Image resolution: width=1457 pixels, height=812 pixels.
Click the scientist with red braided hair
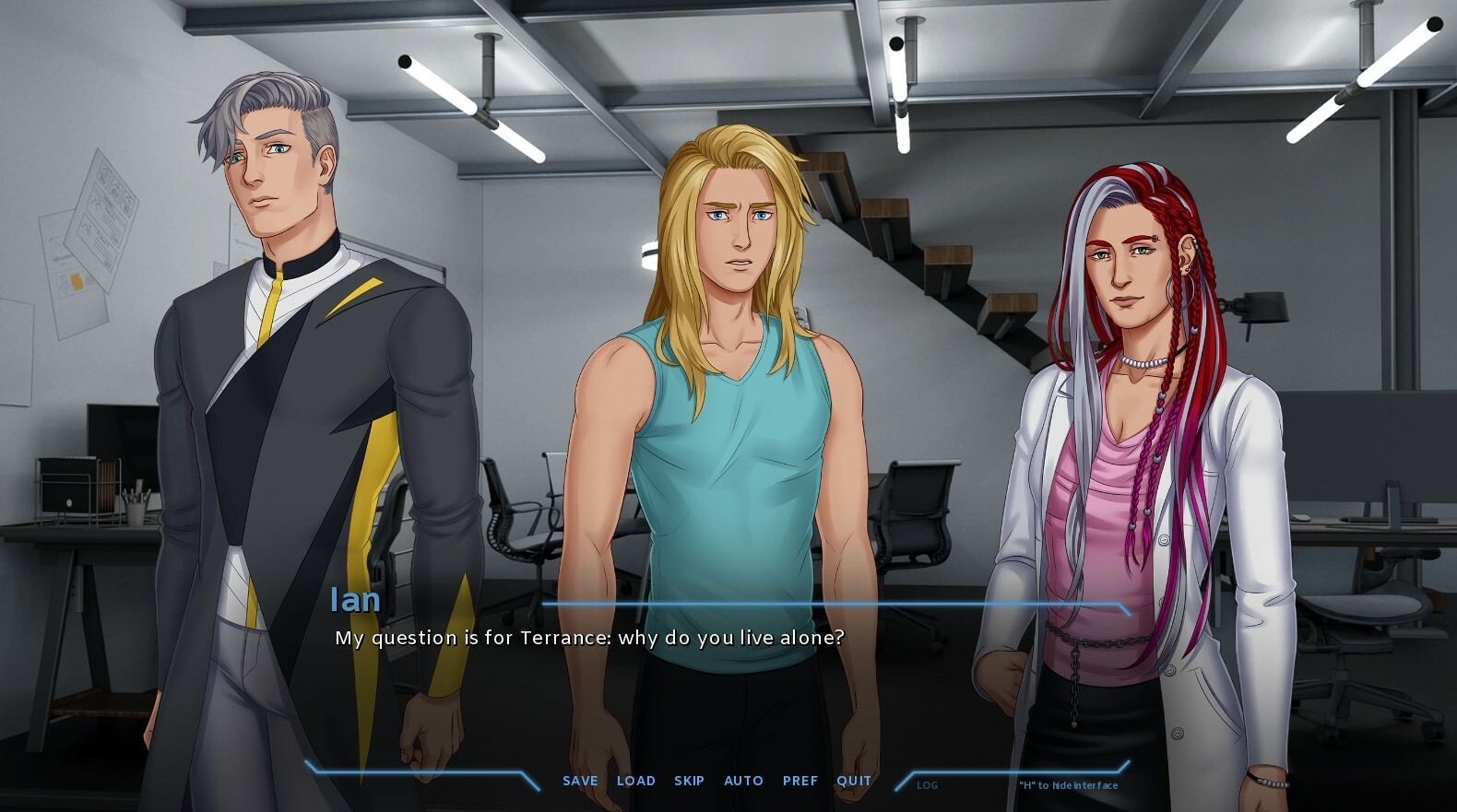tap(1125, 415)
